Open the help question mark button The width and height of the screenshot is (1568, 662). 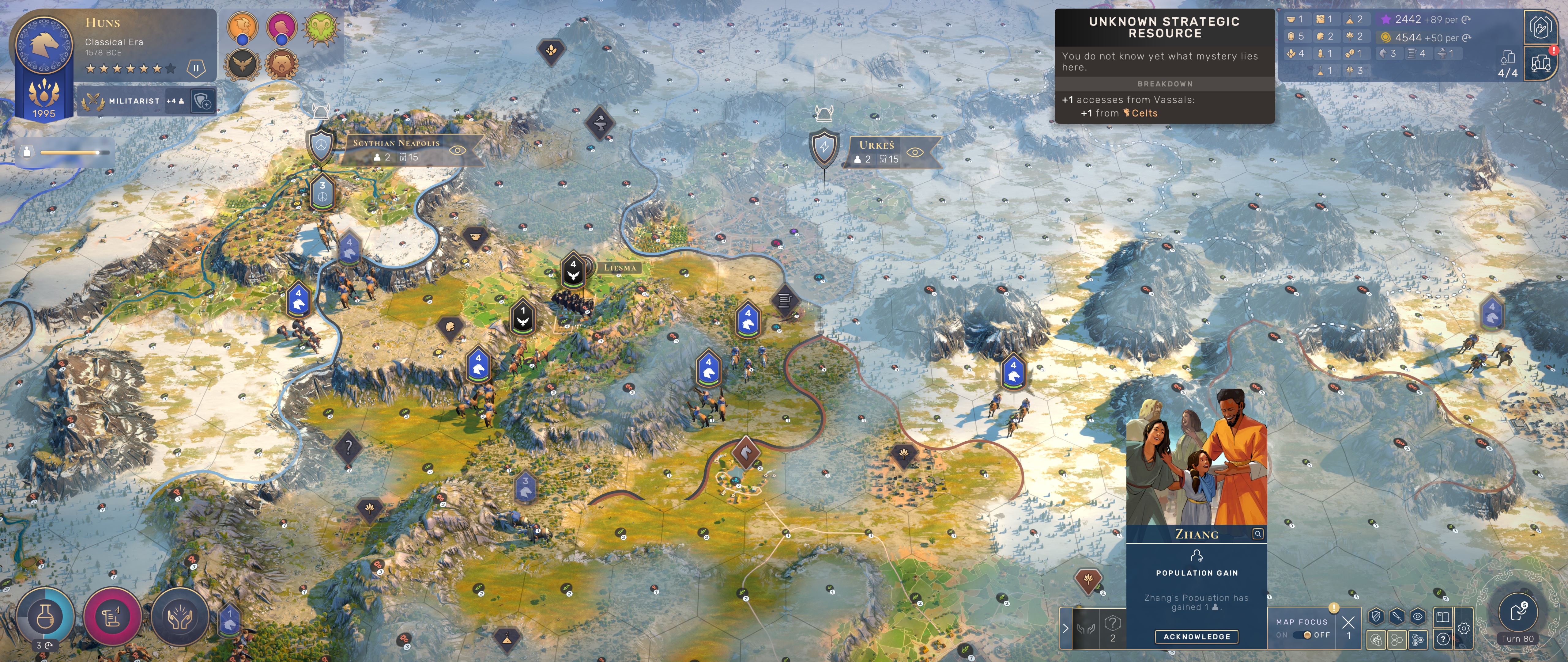pyautogui.click(x=1443, y=639)
